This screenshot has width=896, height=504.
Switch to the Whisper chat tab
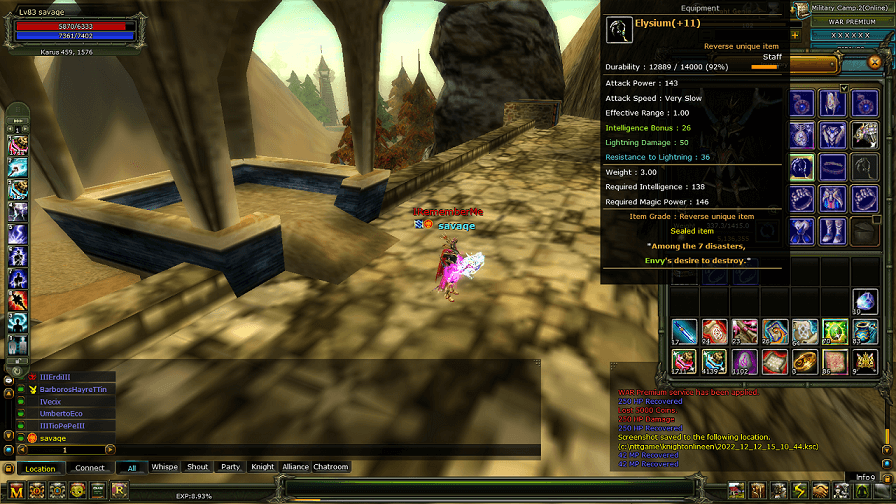tap(164, 467)
